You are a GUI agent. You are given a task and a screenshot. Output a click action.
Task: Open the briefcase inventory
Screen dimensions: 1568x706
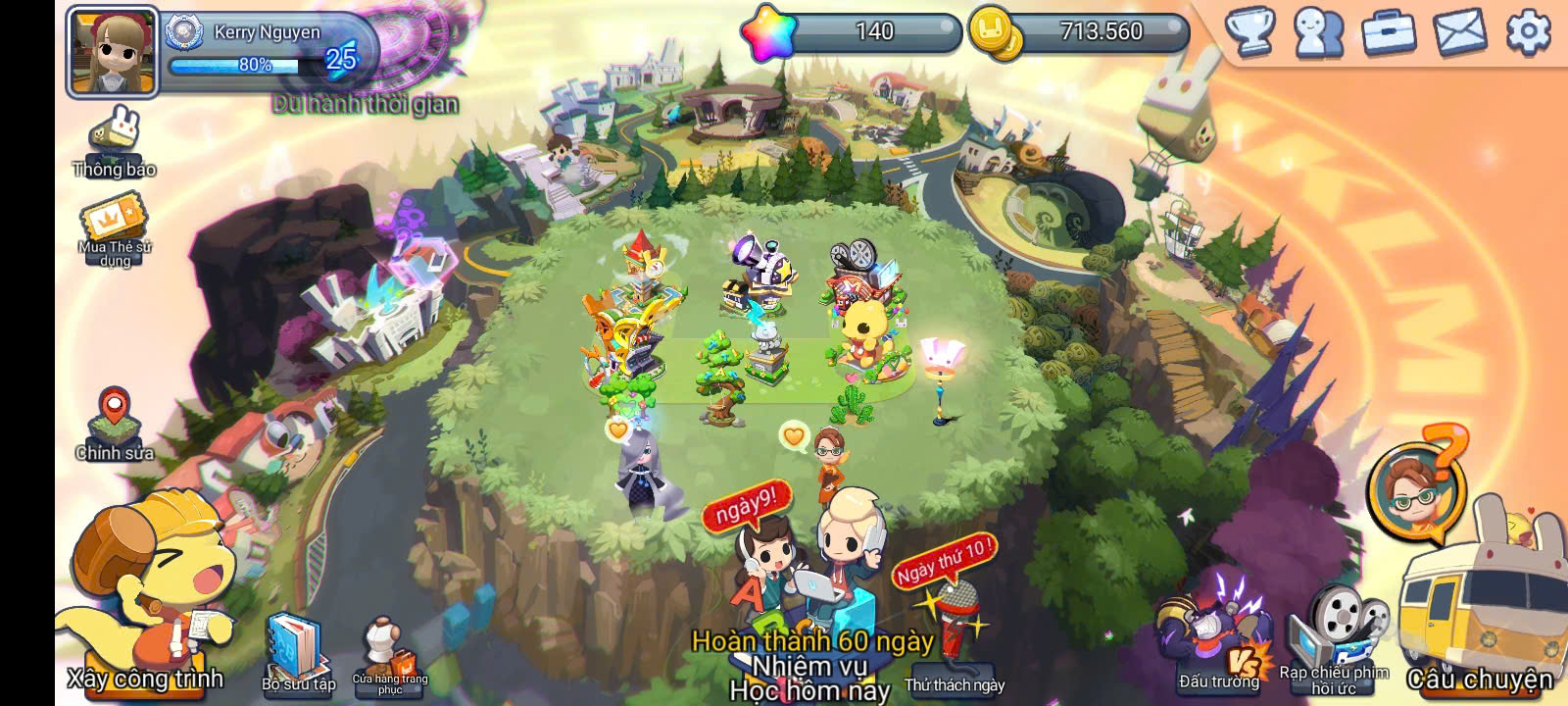[x=1389, y=32]
